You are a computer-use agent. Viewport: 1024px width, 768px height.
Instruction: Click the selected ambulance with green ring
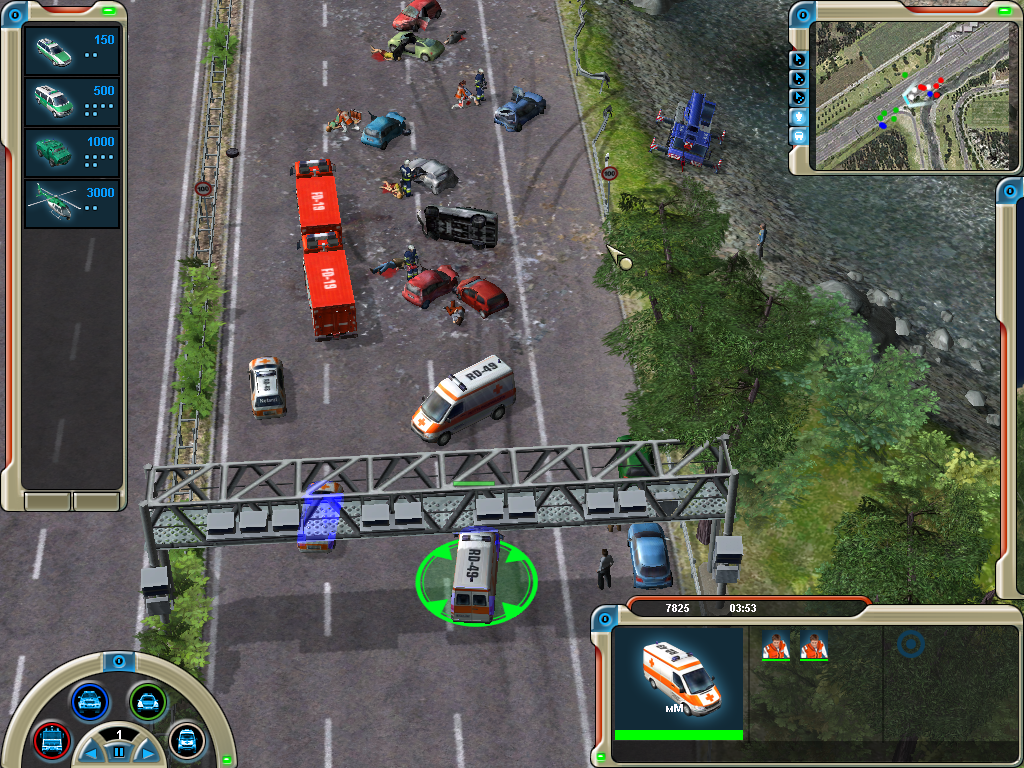click(x=475, y=577)
